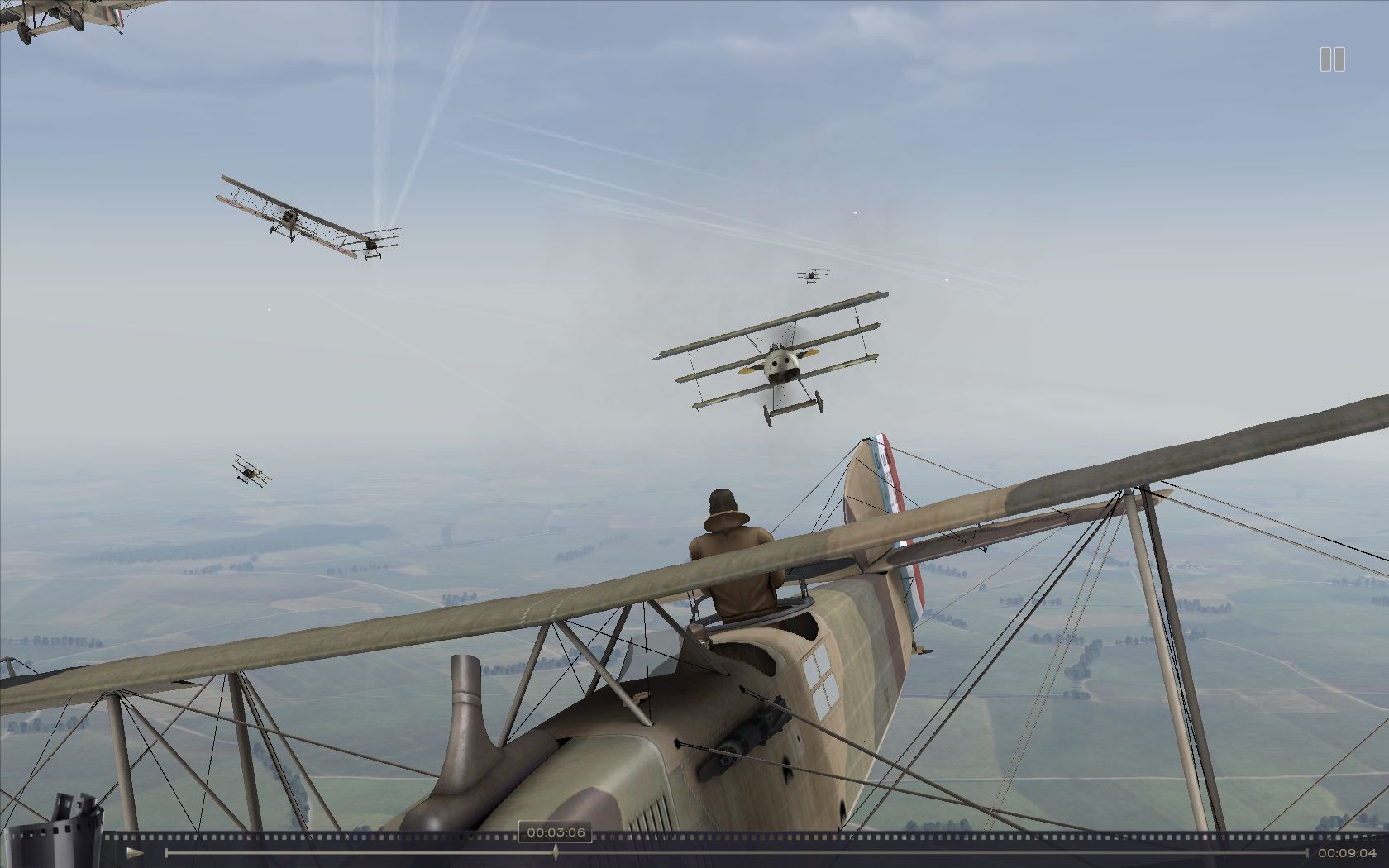The width and height of the screenshot is (1389, 868).
Task: Jump to the end of the replay timeline
Action: click(x=1307, y=852)
